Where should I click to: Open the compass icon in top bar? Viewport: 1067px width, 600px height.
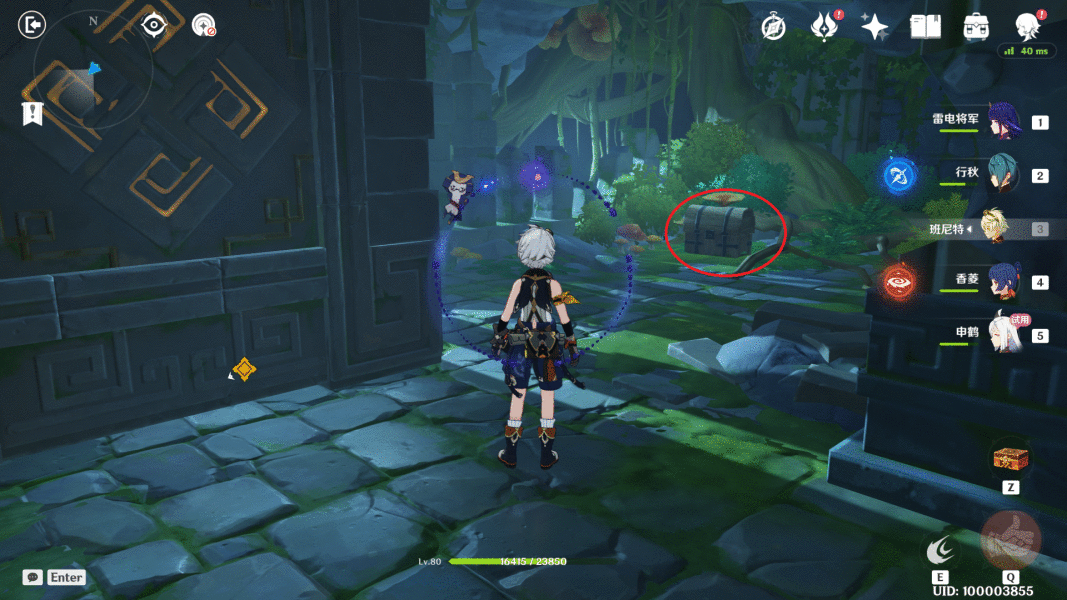[x=773, y=27]
